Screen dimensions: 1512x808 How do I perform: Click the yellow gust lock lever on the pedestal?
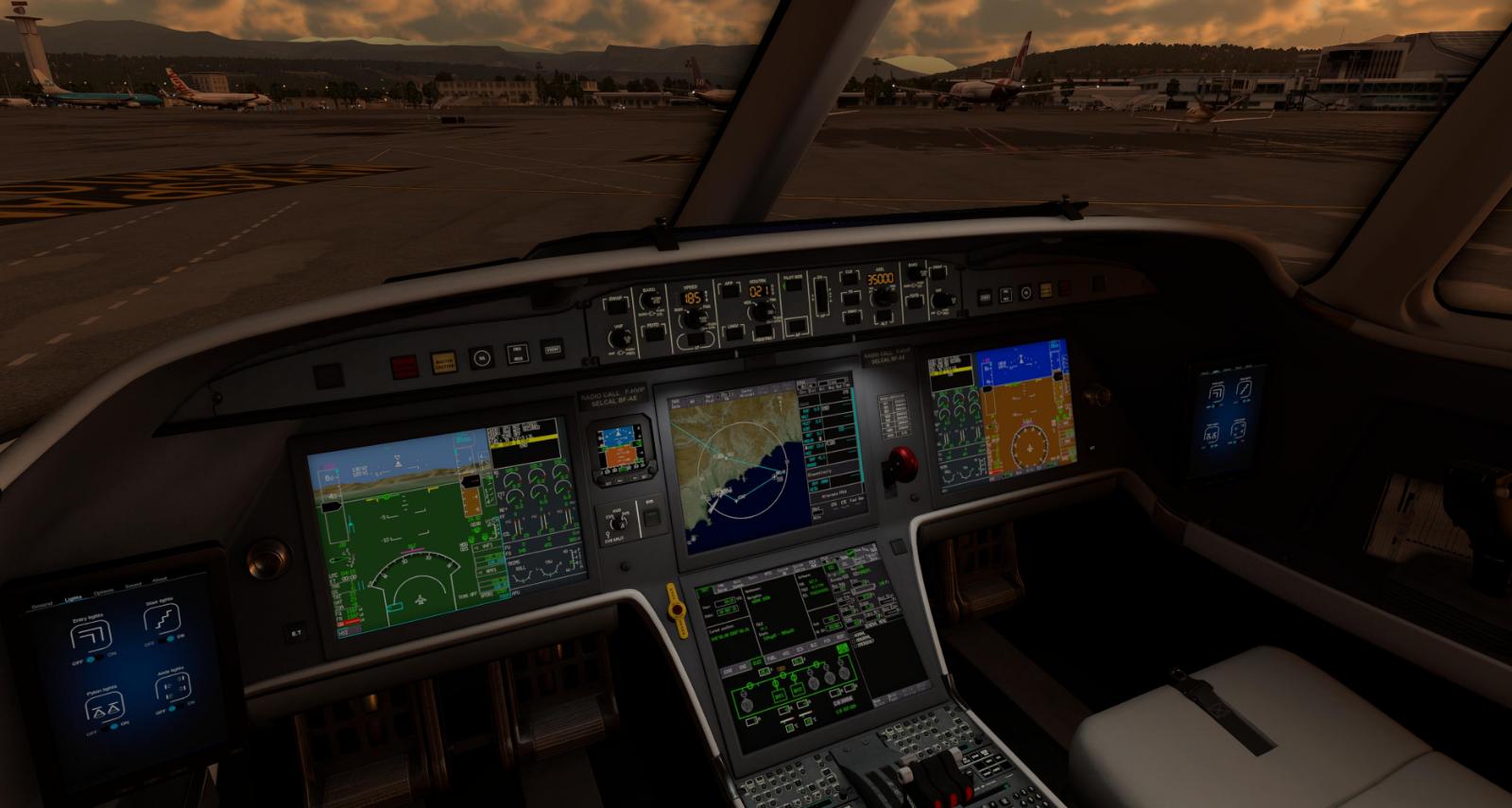pyautogui.click(x=677, y=610)
